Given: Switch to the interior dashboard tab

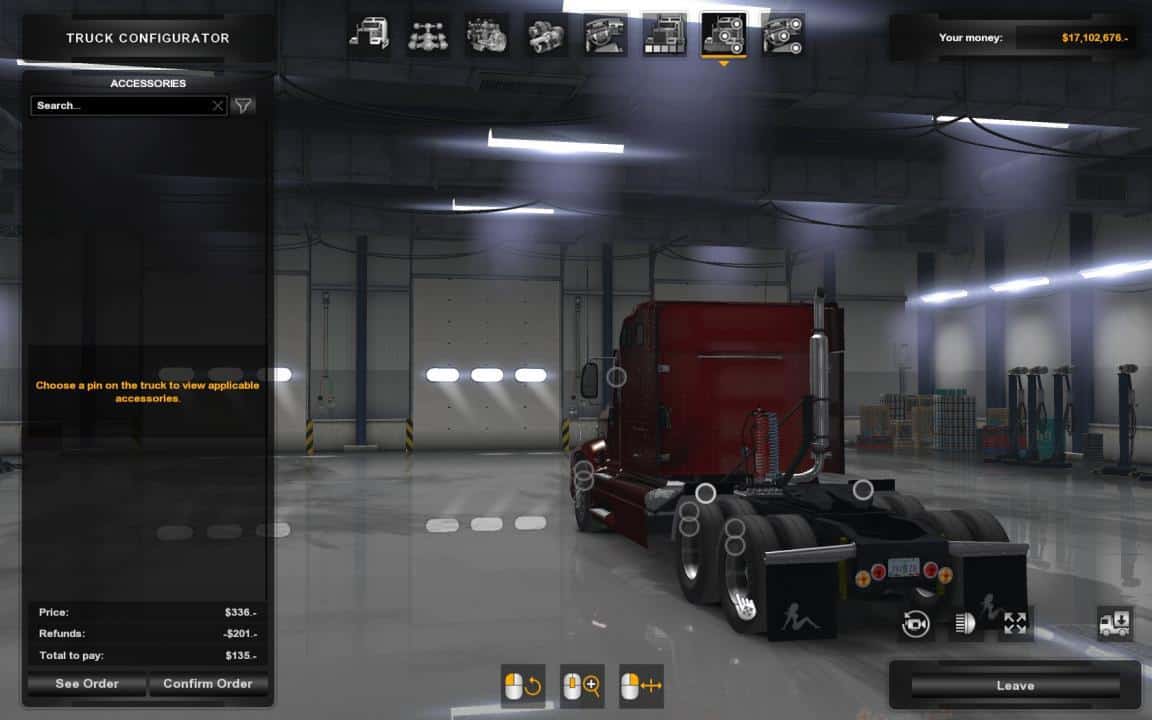Looking at the screenshot, I should (605, 35).
